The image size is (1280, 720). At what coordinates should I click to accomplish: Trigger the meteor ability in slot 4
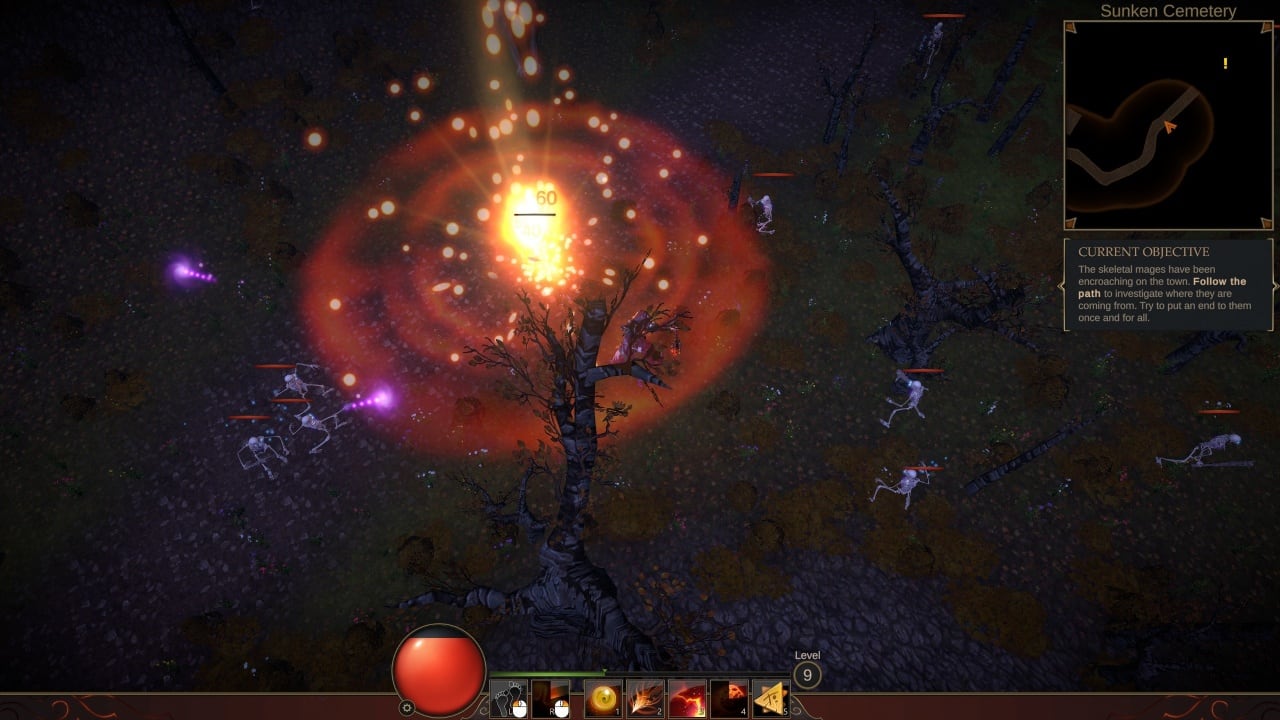[x=729, y=698]
